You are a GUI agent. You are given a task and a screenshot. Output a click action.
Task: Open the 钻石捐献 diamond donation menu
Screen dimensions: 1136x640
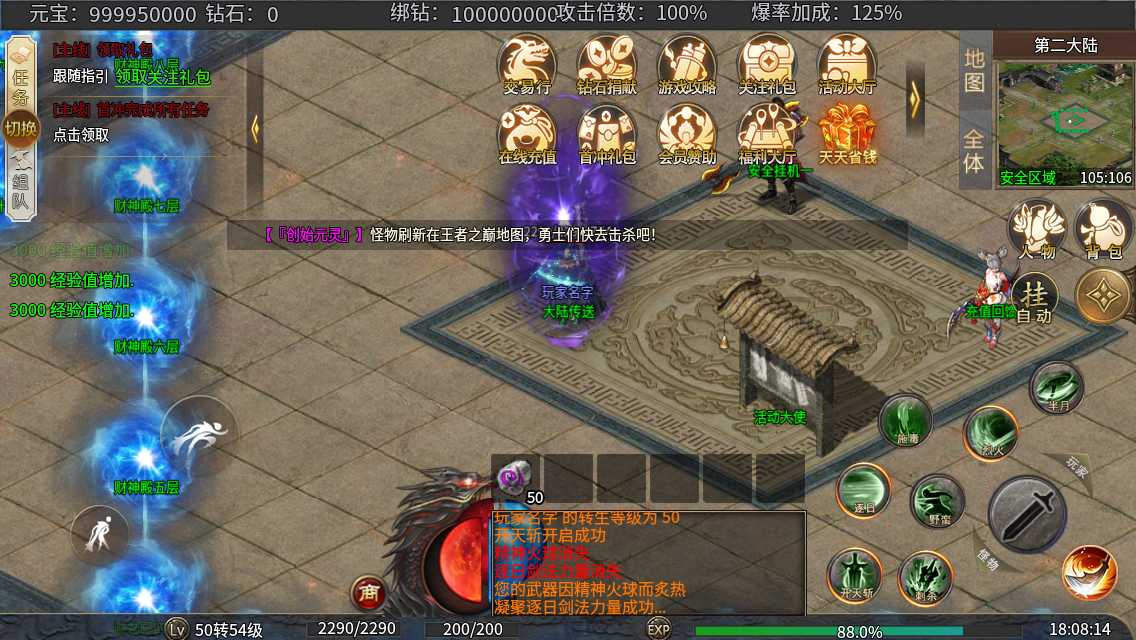607,65
